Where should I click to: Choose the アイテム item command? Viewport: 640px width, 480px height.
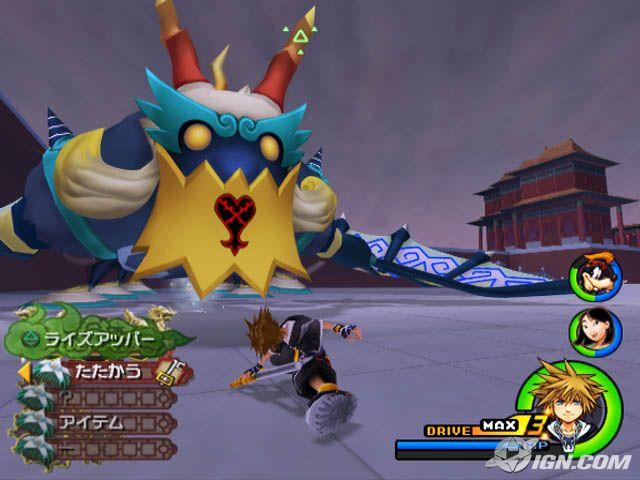(x=96, y=422)
